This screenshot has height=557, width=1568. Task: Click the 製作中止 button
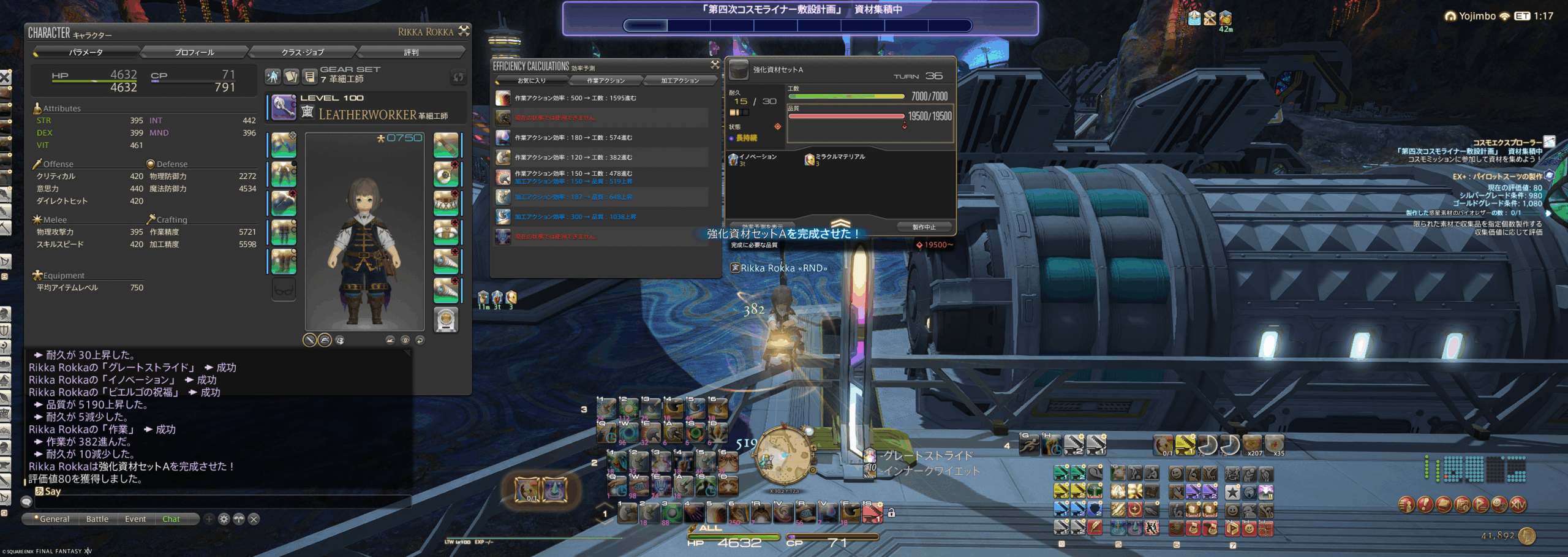(x=924, y=227)
